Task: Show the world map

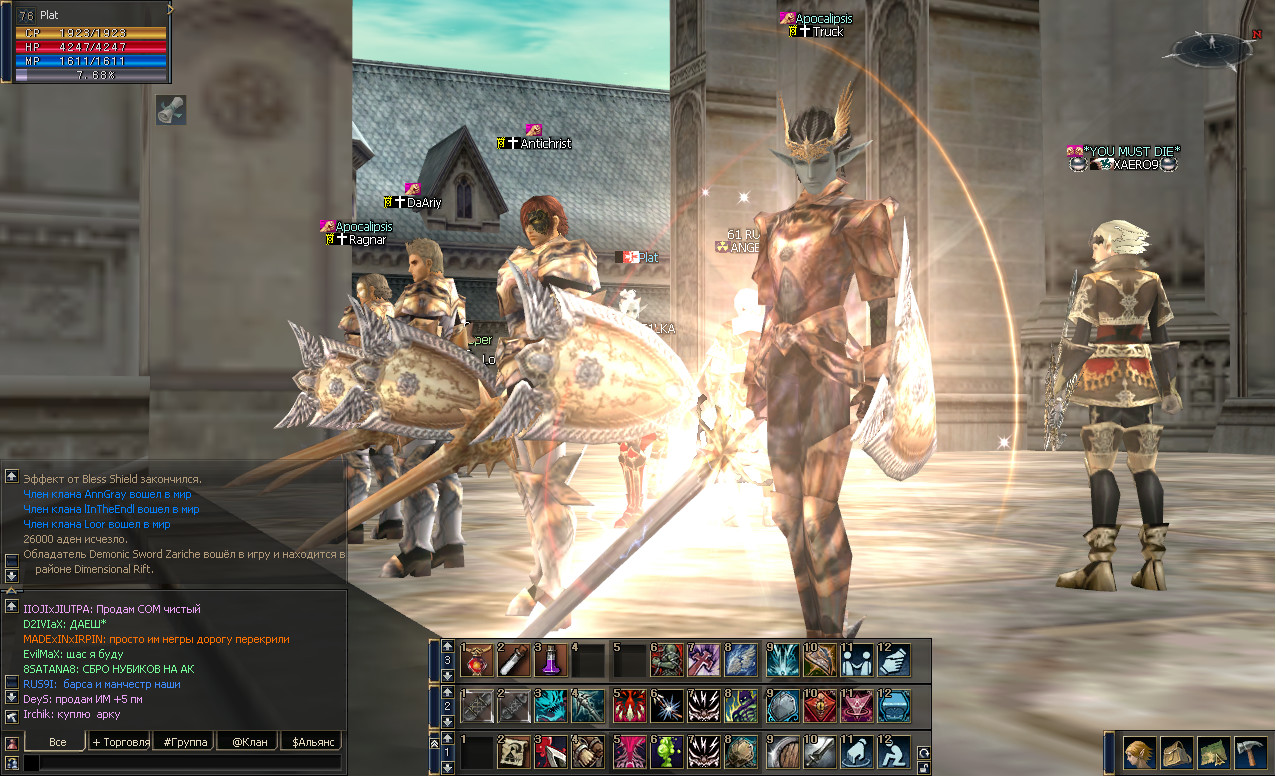Action: pos(1212,752)
